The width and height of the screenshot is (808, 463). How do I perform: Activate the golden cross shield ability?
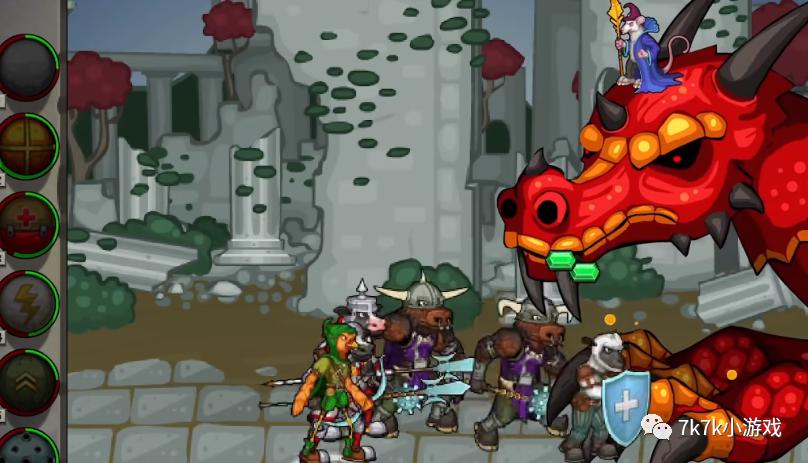pyautogui.click(x=27, y=146)
